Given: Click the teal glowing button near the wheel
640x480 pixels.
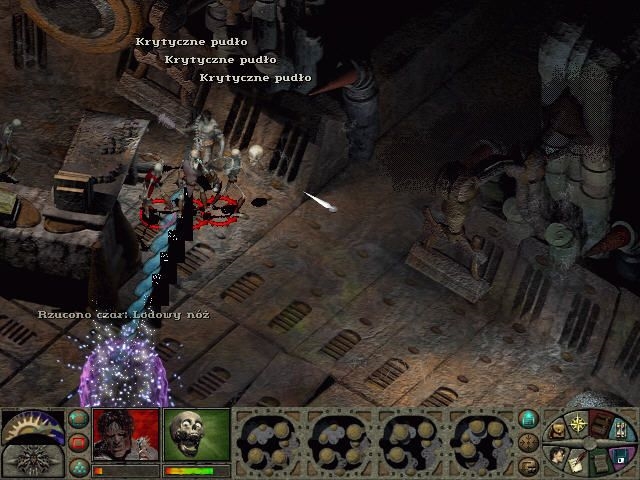Looking at the screenshot, I should pyautogui.click(x=530, y=419).
